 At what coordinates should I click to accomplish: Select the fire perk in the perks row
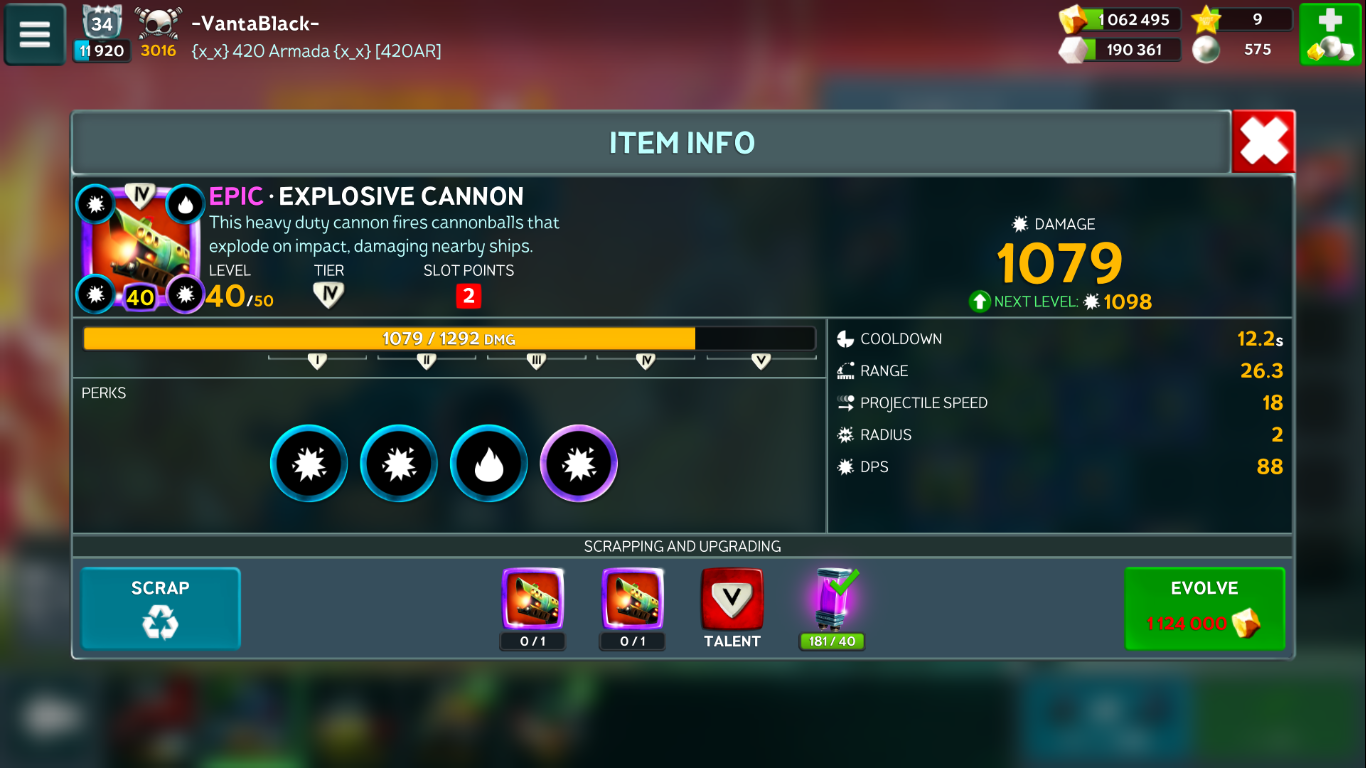tap(489, 464)
